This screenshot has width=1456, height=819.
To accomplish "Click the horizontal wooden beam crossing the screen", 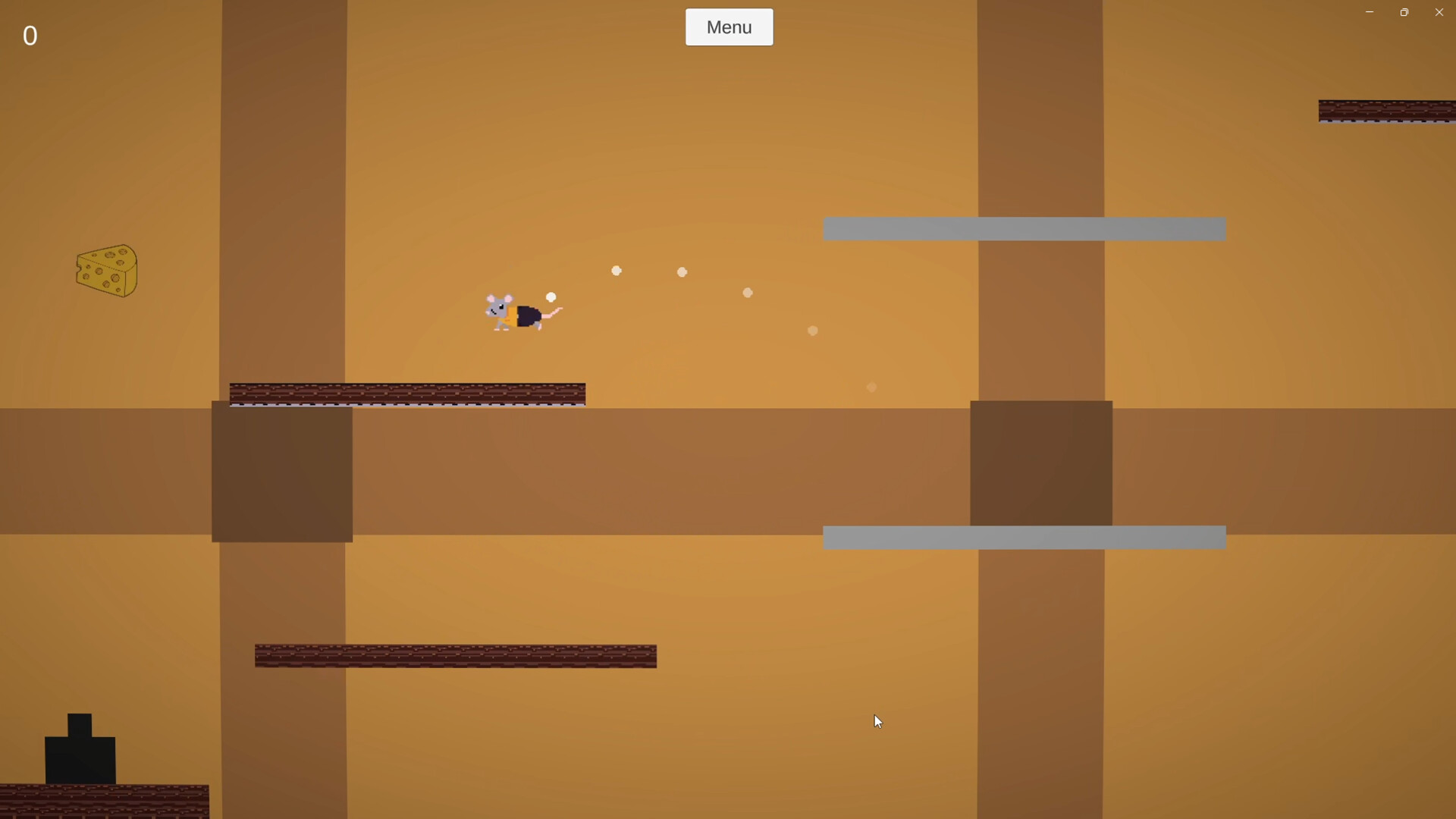I will (x=682, y=470).
